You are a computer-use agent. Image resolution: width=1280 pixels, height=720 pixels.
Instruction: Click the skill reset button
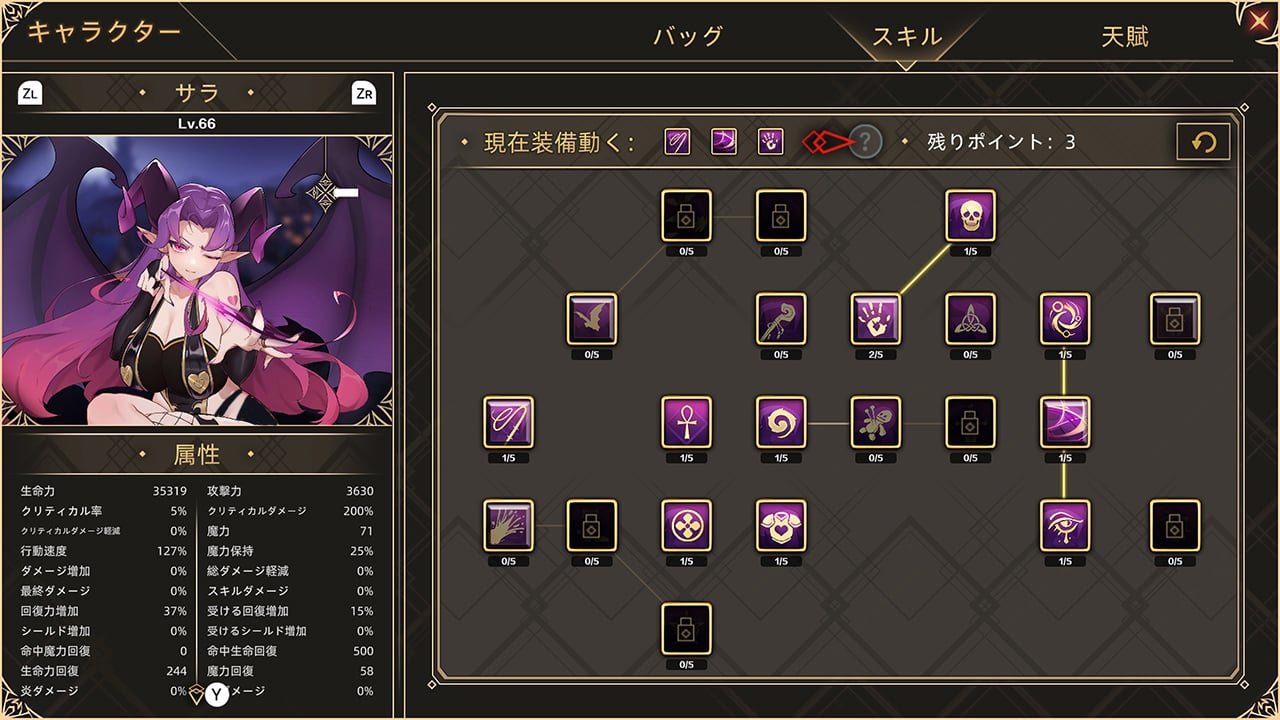(1203, 141)
